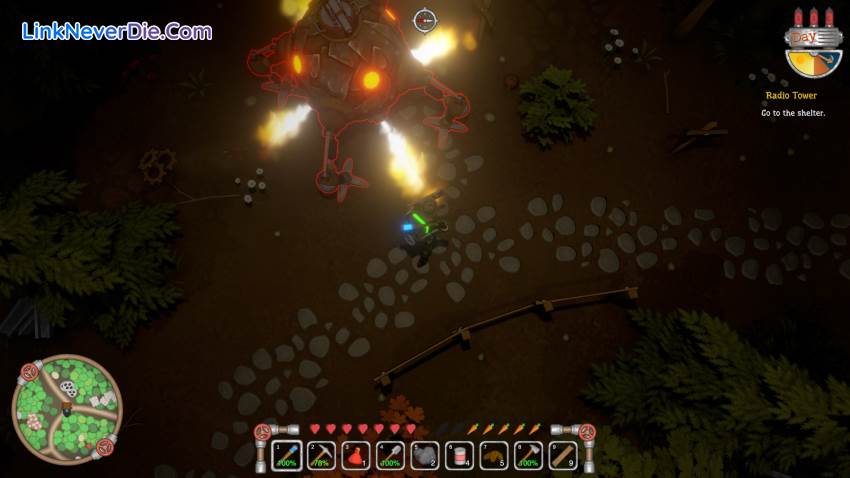Open the LinkNeverDie.Com watermark link

coord(117,32)
